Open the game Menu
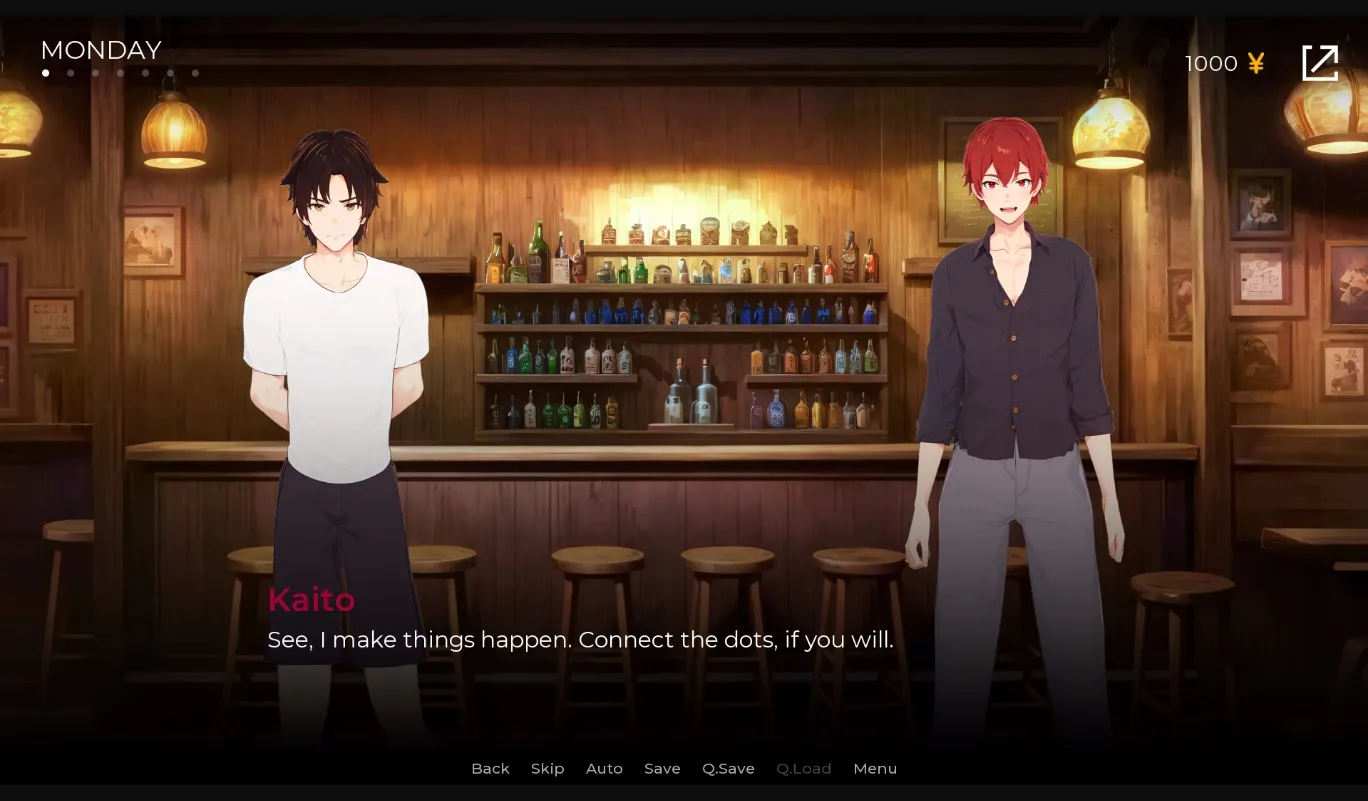Screen dimensions: 1368x801 point(875,768)
